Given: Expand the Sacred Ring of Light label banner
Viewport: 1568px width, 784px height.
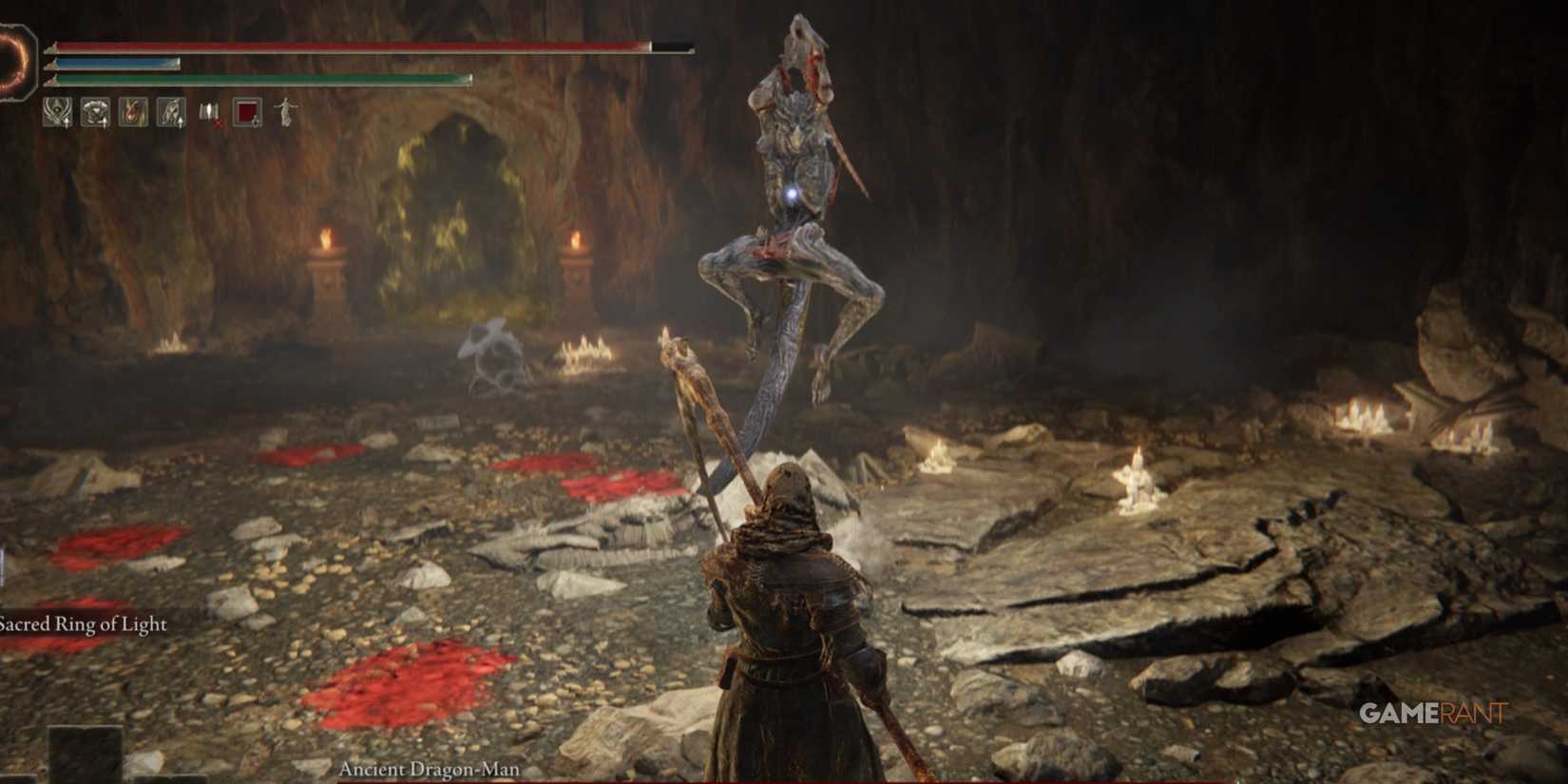Looking at the screenshot, I should click(x=84, y=625).
